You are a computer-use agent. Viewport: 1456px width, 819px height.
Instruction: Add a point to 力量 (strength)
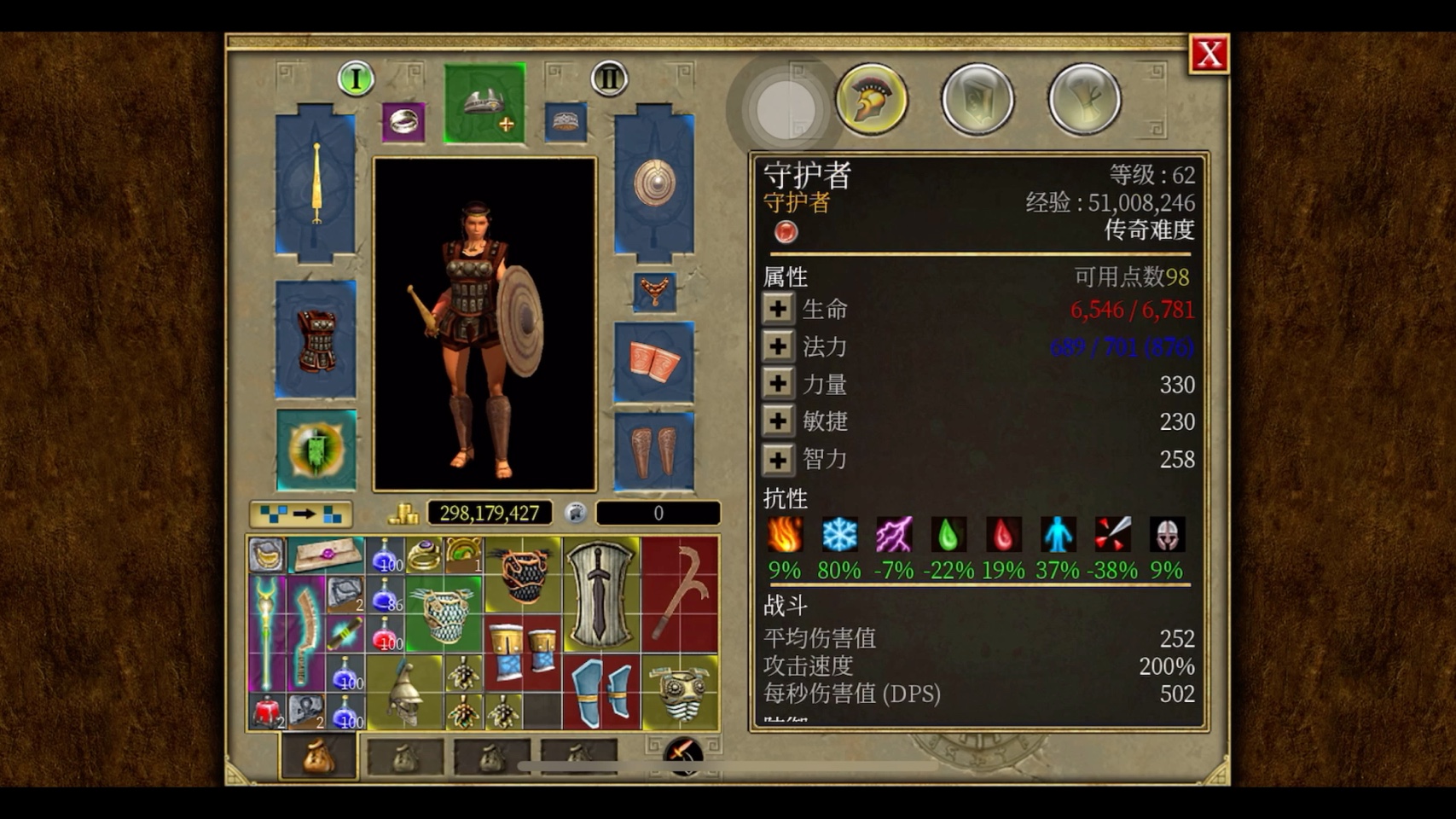777,384
